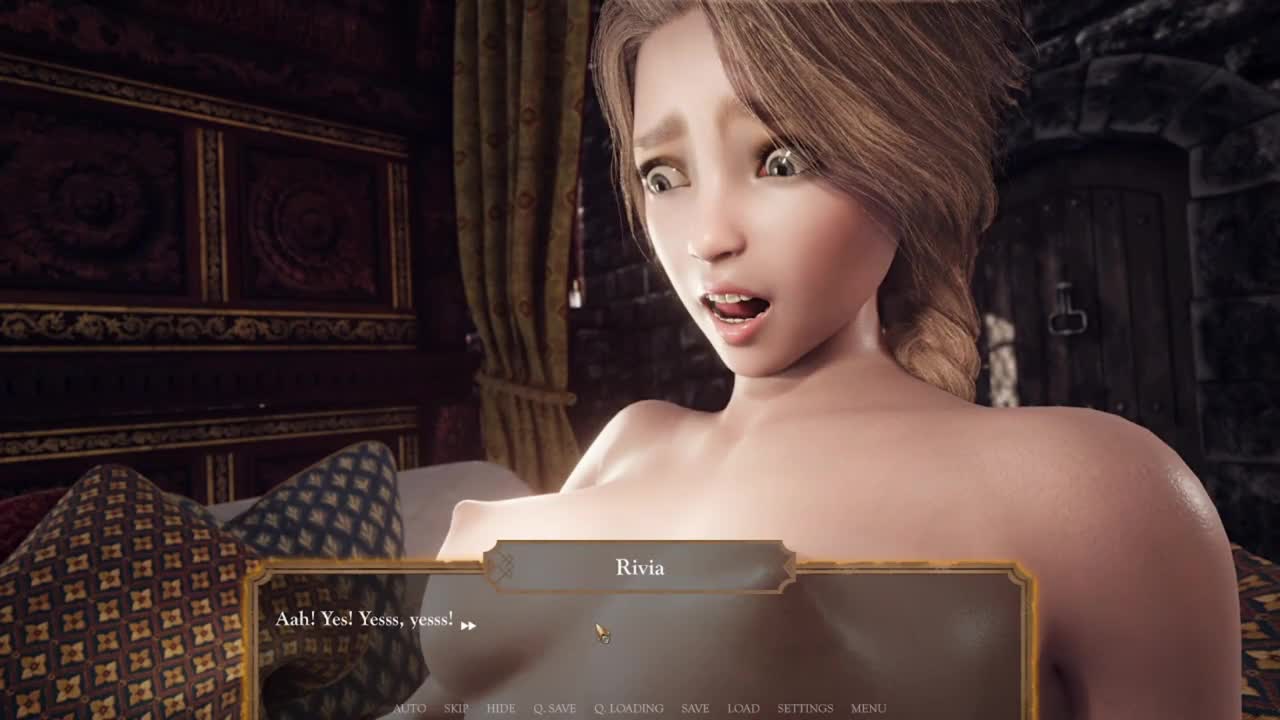The width and height of the screenshot is (1280, 720).
Task: Open the LOAD screen
Action: pos(743,708)
